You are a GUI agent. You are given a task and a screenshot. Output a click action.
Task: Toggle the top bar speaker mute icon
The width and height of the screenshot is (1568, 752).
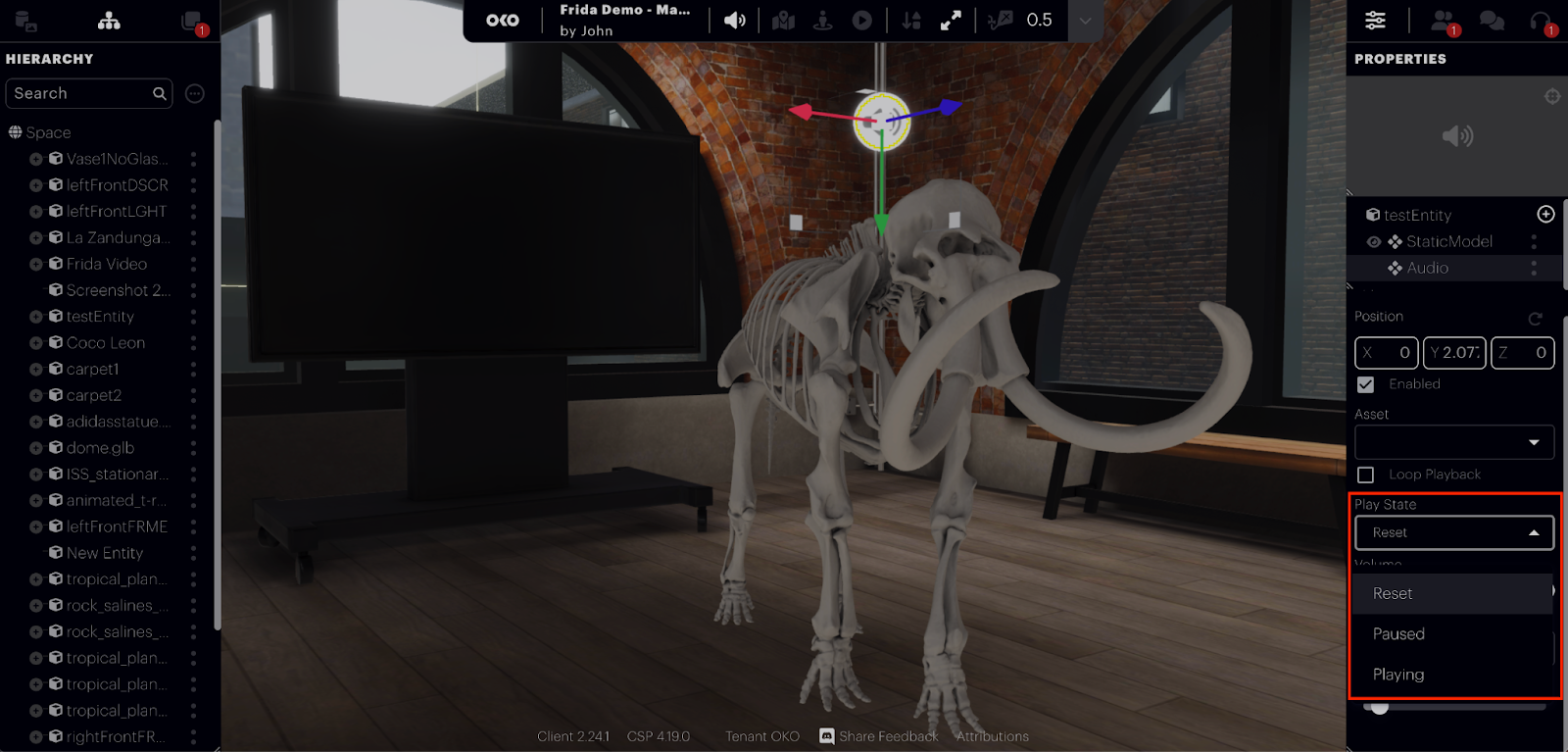pyautogui.click(x=734, y=21)
